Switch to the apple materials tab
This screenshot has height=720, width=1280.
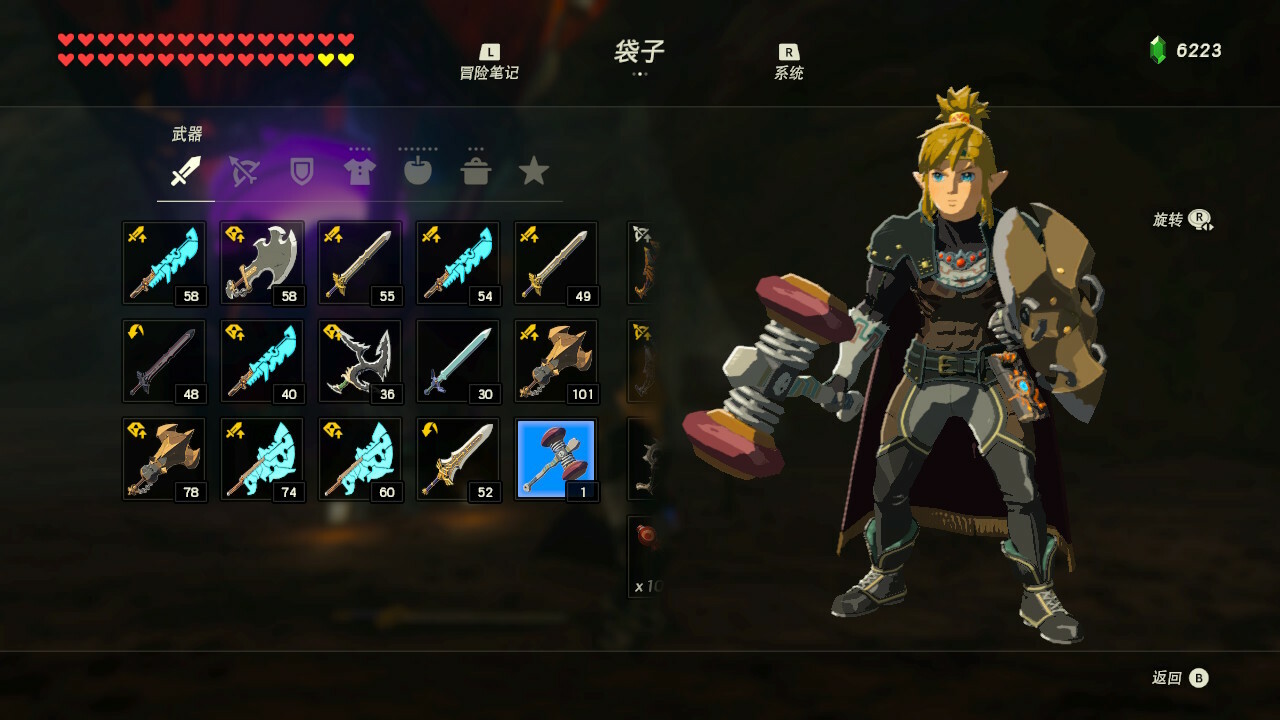coord(417,172)
